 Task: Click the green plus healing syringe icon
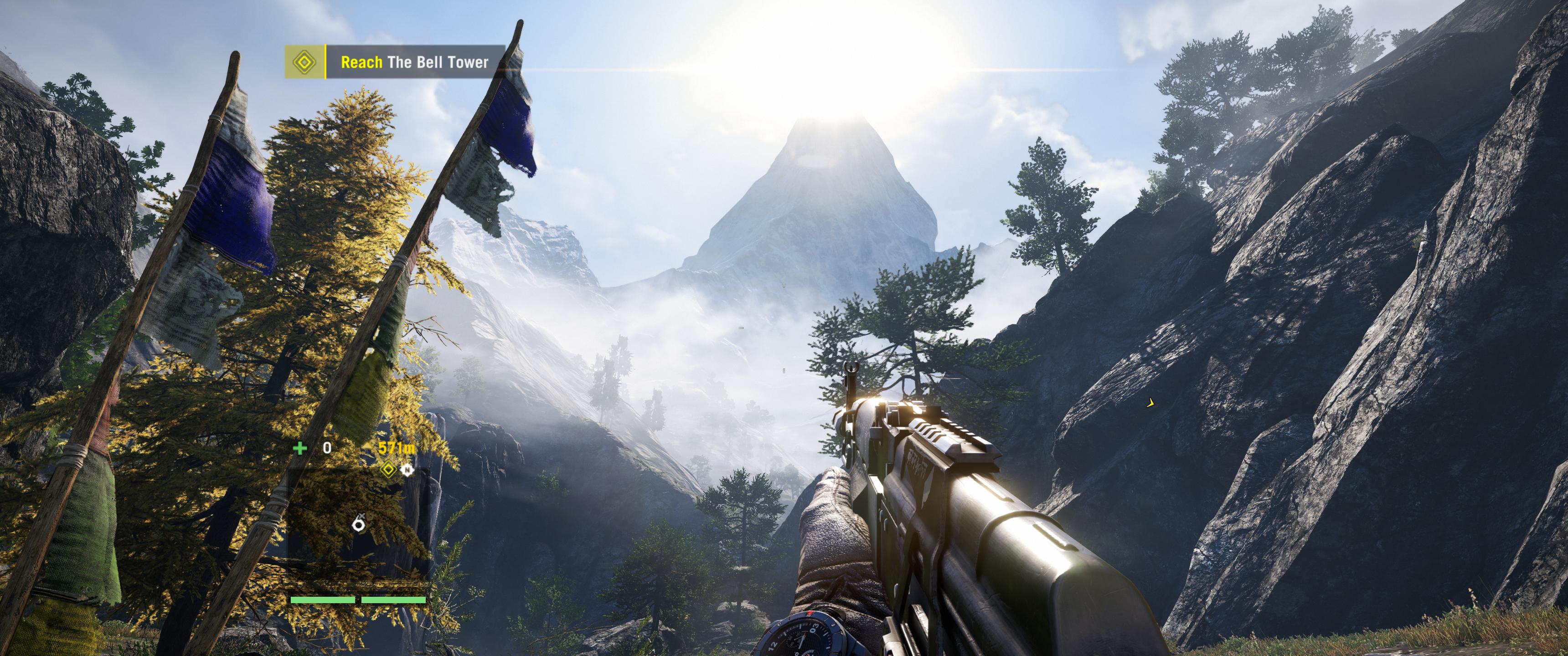tap(300, 448)
